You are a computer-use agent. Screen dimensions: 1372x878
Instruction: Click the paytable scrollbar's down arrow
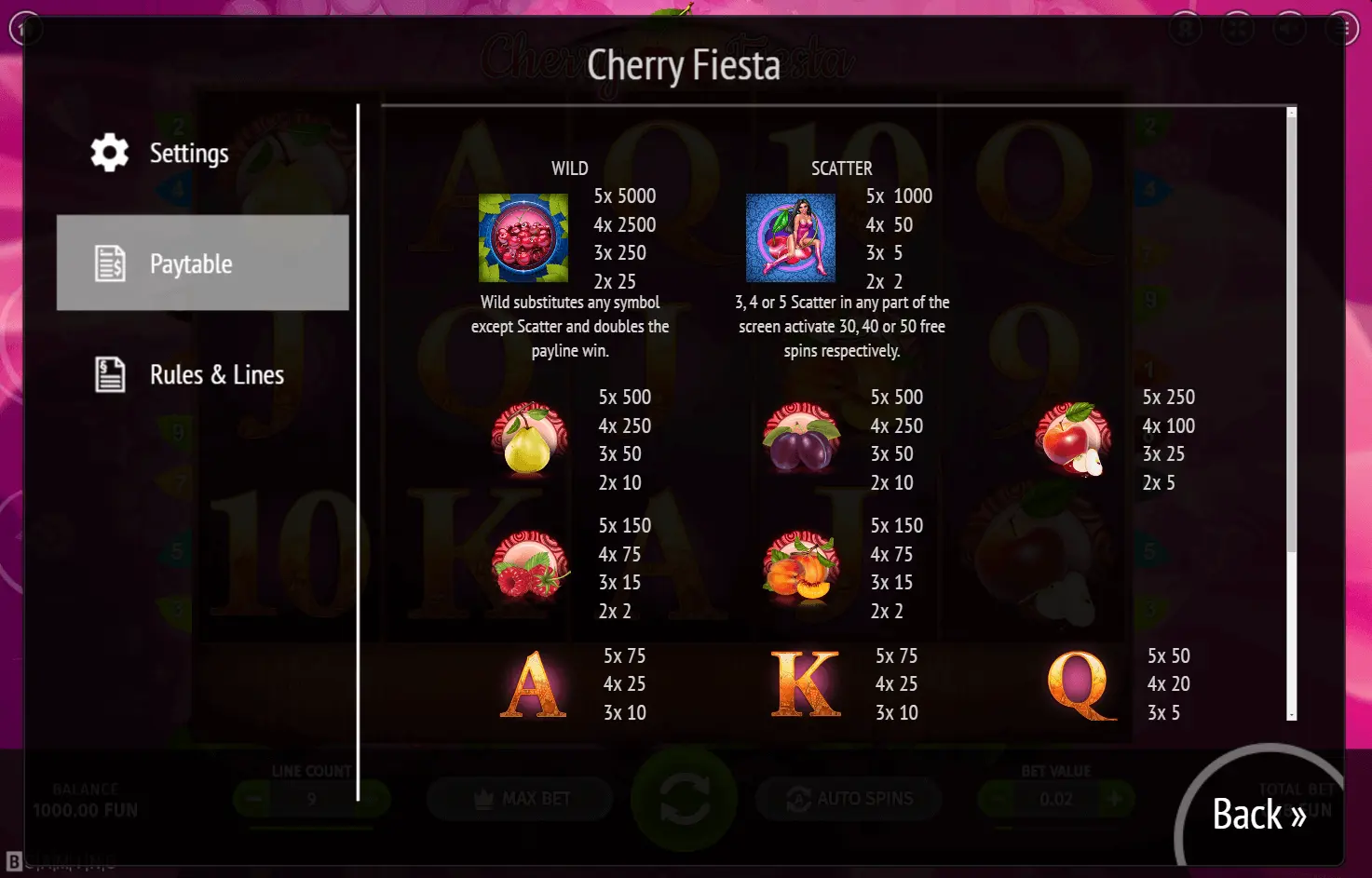(1291, 715)
